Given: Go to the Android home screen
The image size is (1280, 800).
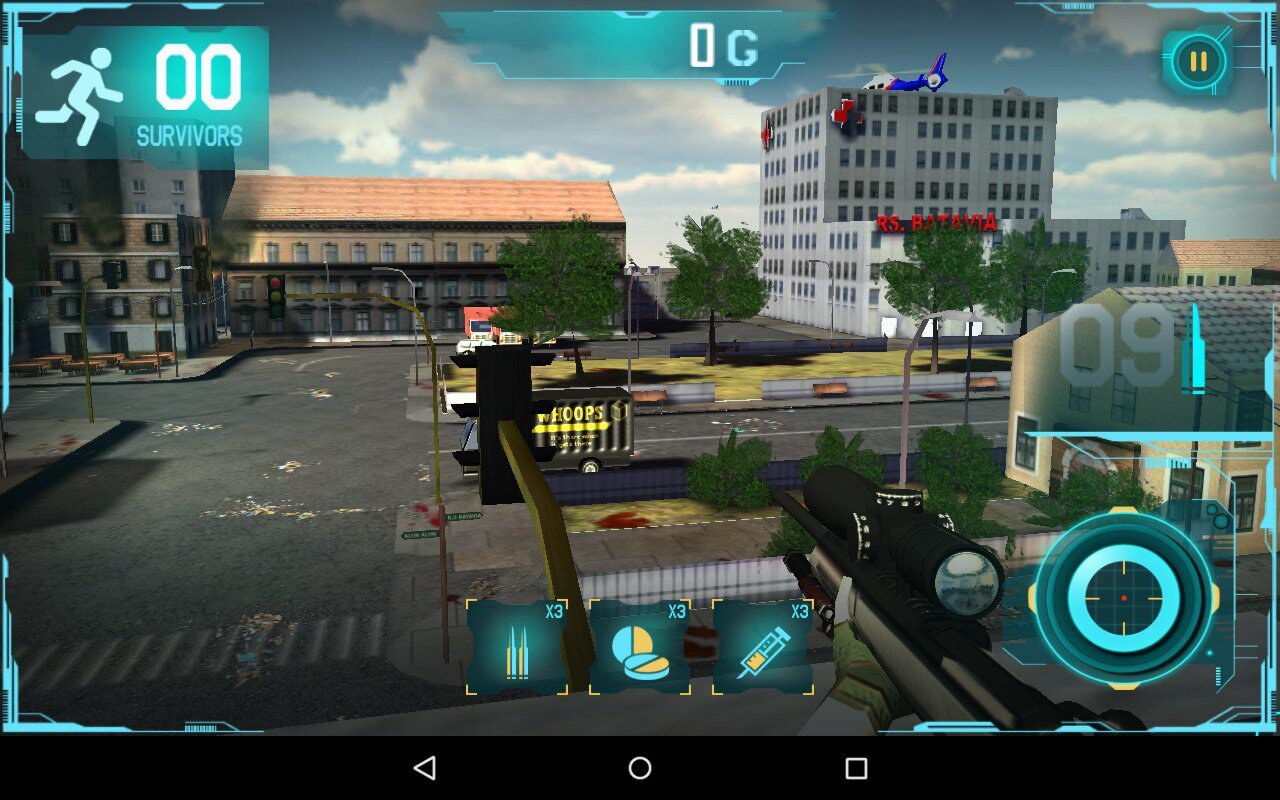Looking at the screenshot, I should tap(640, 768).
